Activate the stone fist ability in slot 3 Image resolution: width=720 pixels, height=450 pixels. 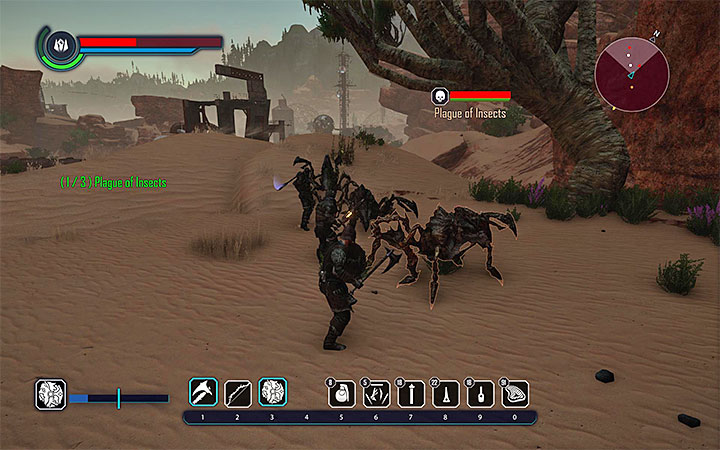click(273, 392)
